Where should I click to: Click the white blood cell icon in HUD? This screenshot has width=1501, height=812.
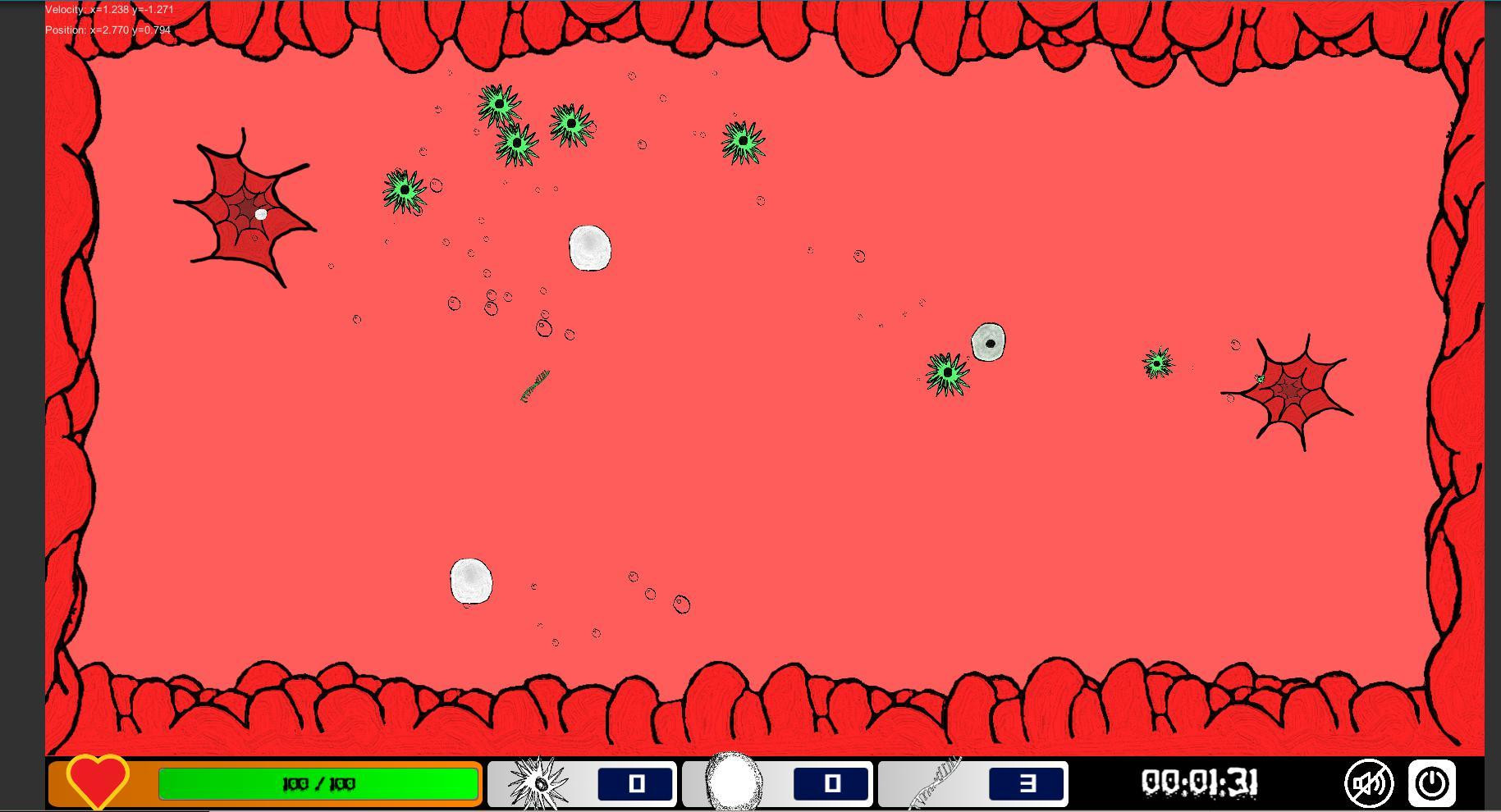733,783
